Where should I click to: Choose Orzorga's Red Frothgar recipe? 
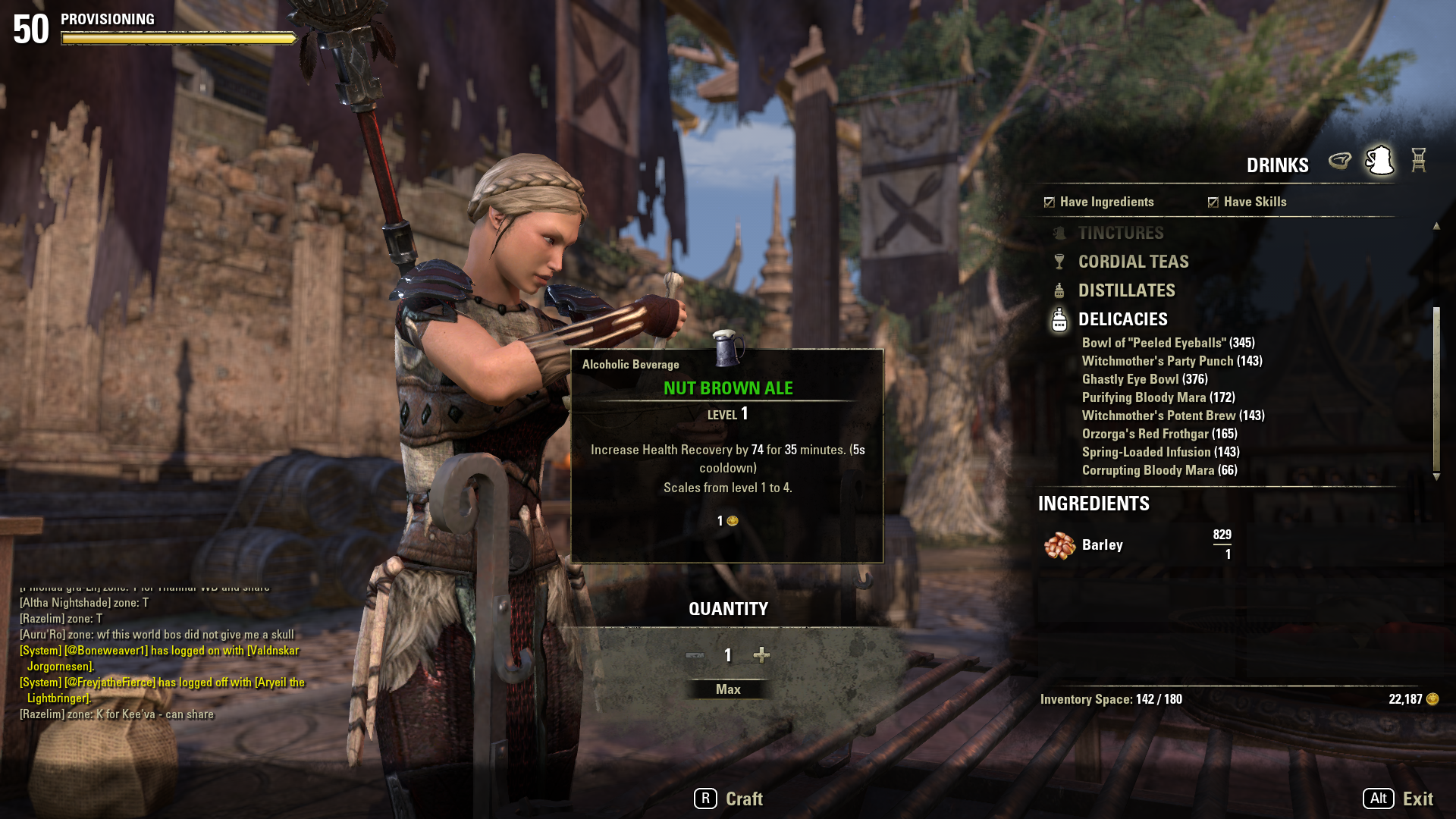click(1159, 435)
